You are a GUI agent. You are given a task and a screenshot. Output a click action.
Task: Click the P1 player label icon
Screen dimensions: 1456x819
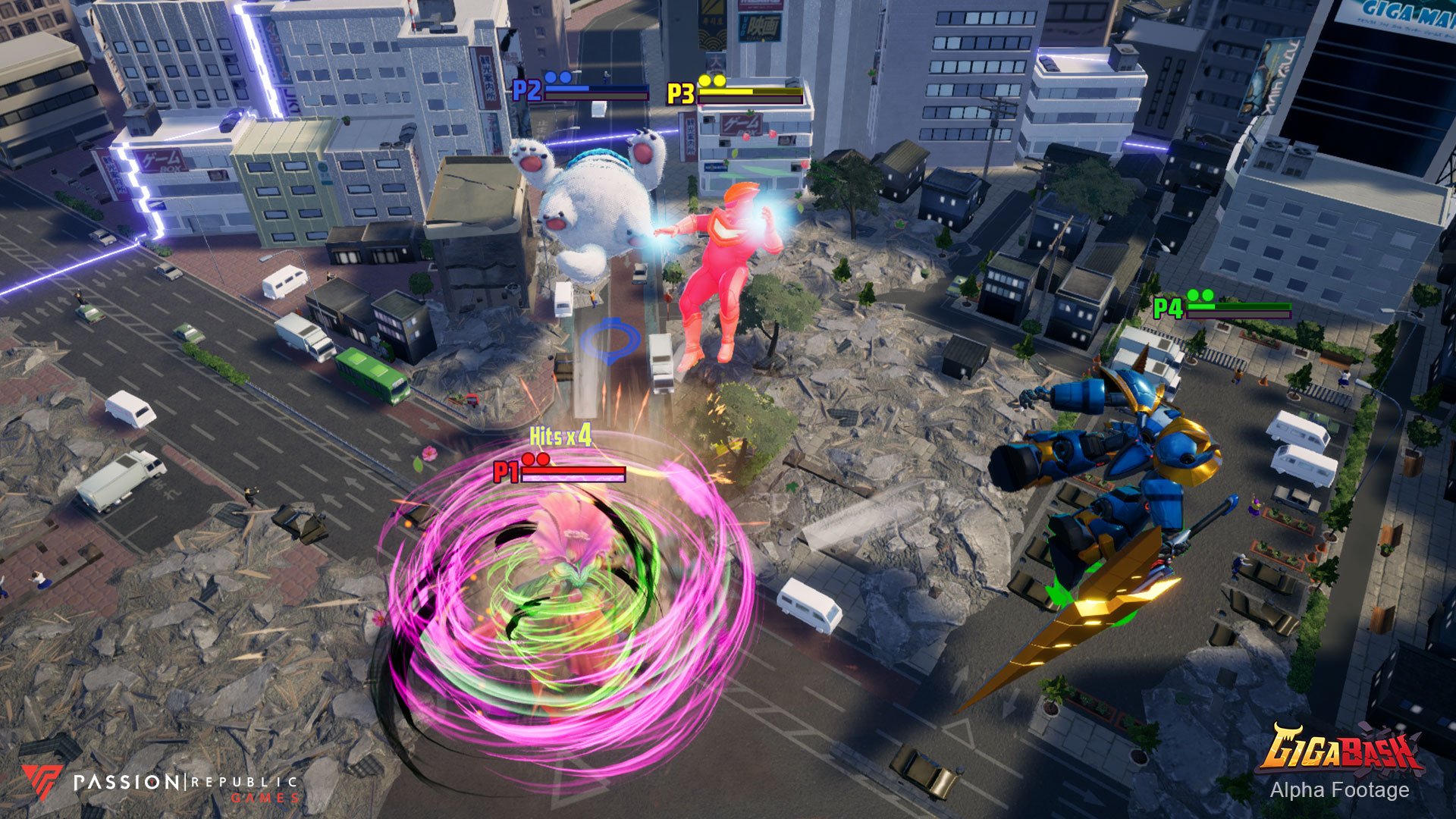[507, 472]
